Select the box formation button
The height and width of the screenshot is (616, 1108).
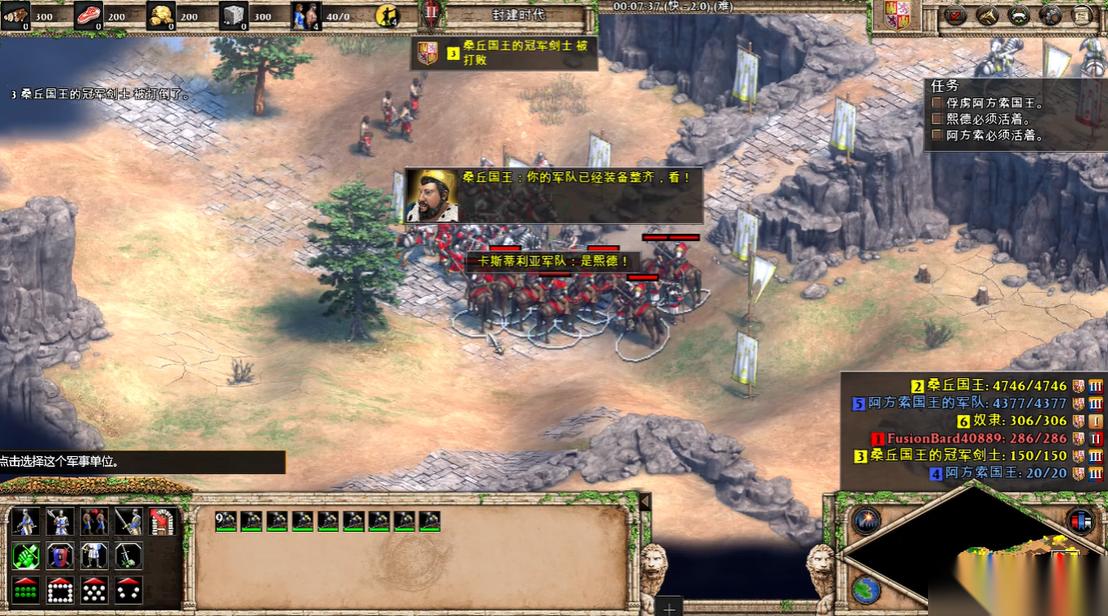click(59, 589)
